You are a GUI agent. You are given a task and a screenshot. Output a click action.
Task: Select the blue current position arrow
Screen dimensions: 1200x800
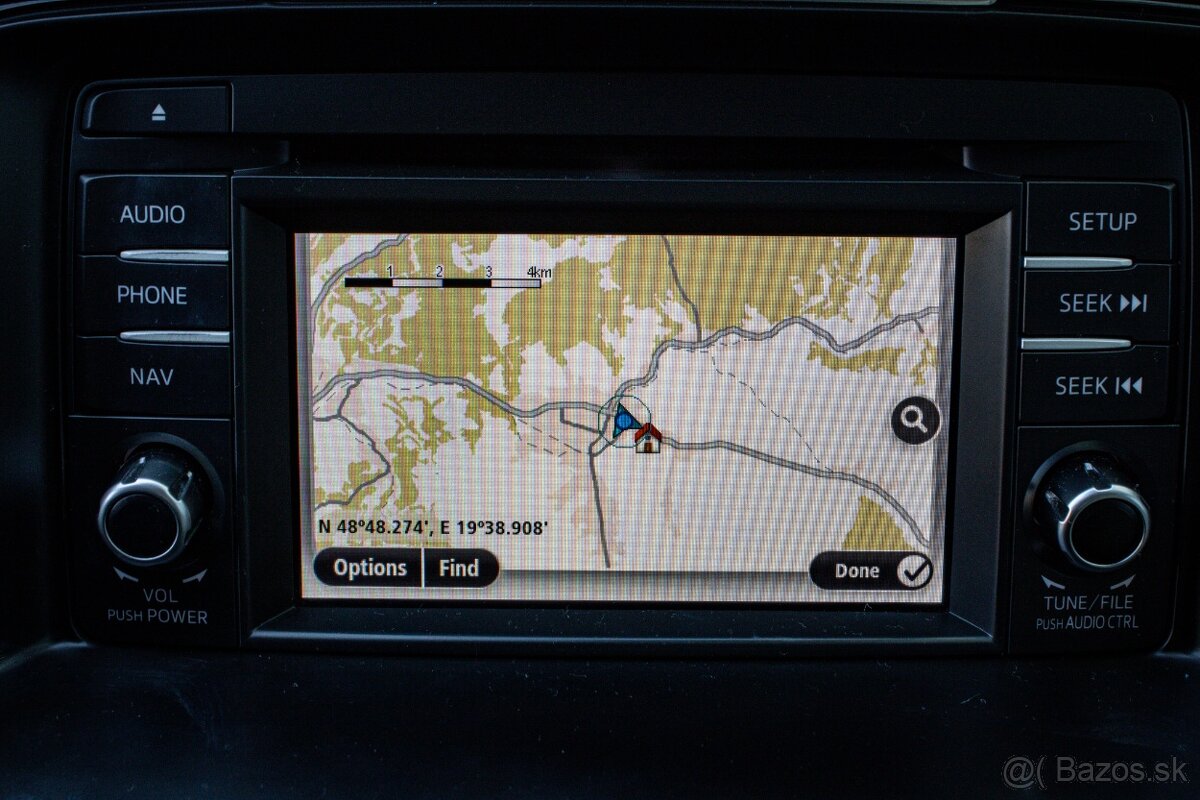pyautogui.click(x=625, y=419)
